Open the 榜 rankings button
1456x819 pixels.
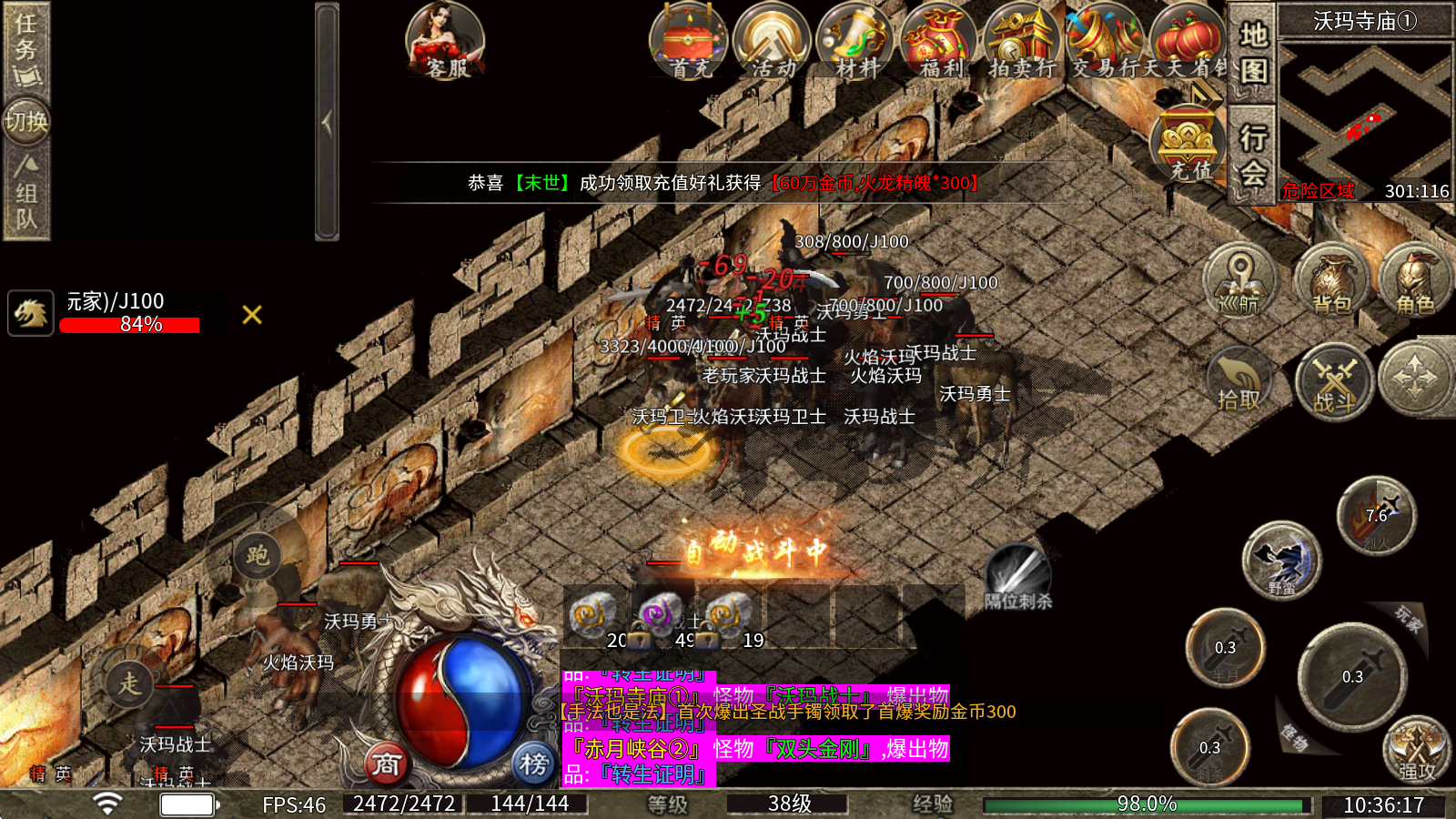pos(533,764)
